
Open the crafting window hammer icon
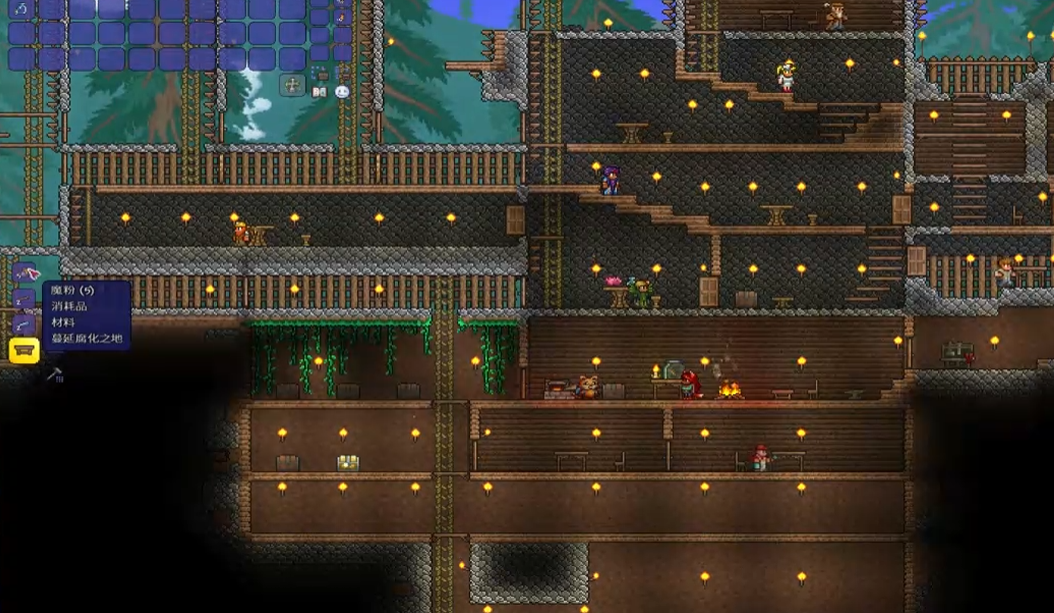click(55, 375)
